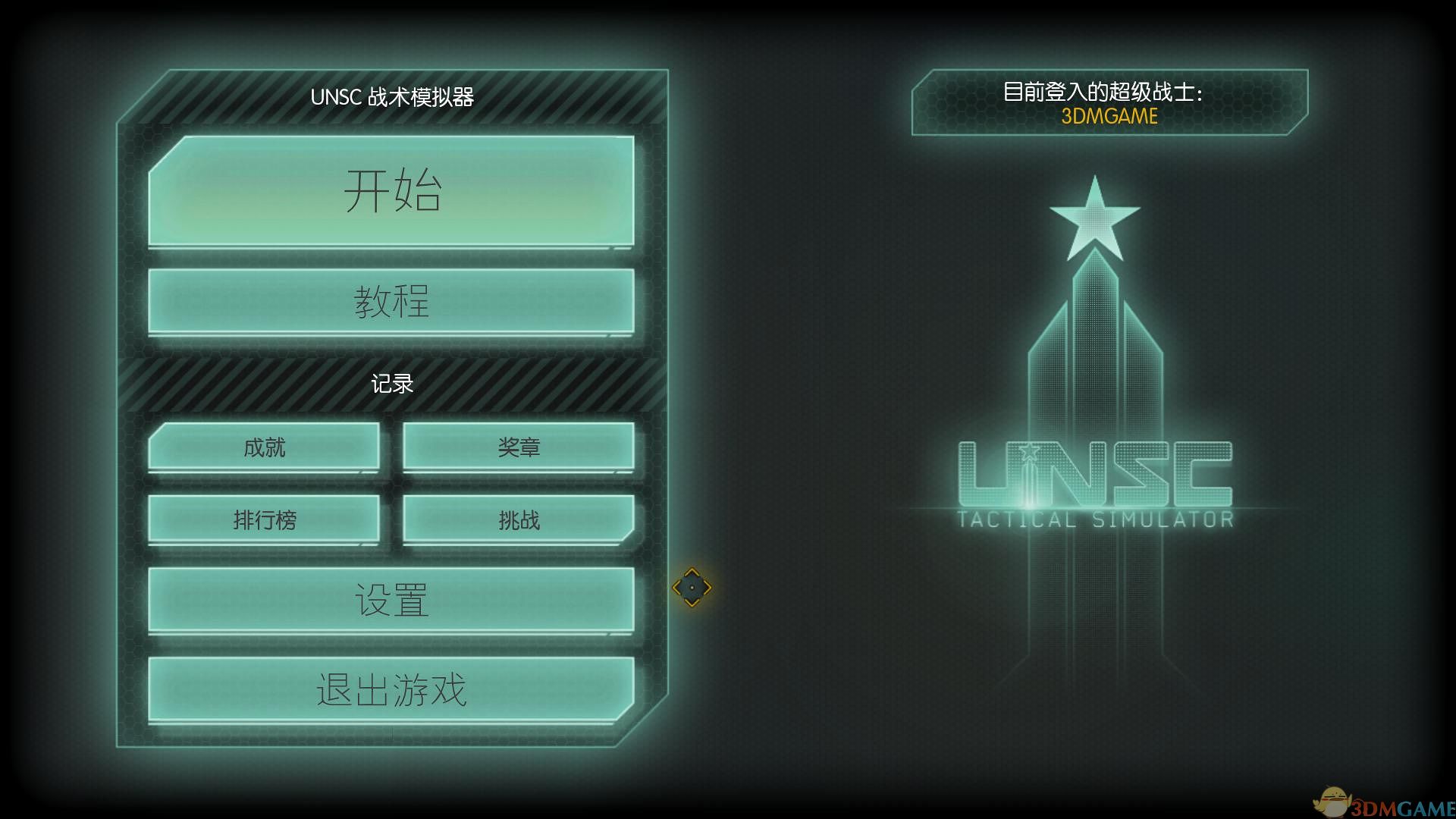Open the 教程 (Tutorial) screen
Image resolution: width=1456 pixels, height=819 pixels.
(x=392, y=301)
